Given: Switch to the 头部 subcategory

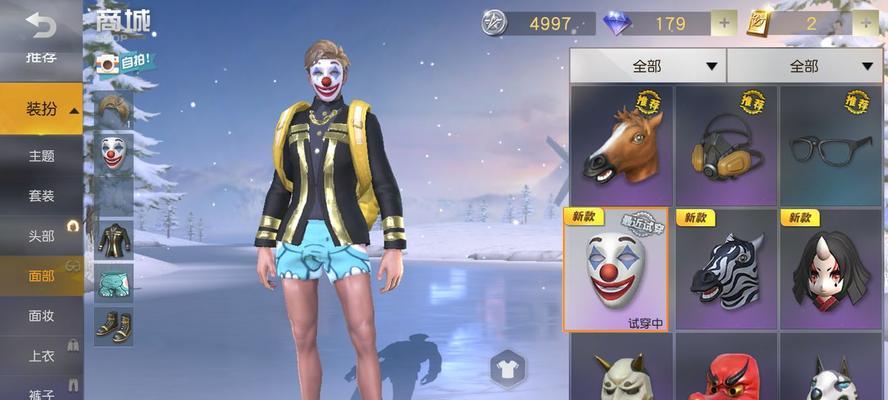Looking at the screenshot, I should click(41, 235).
